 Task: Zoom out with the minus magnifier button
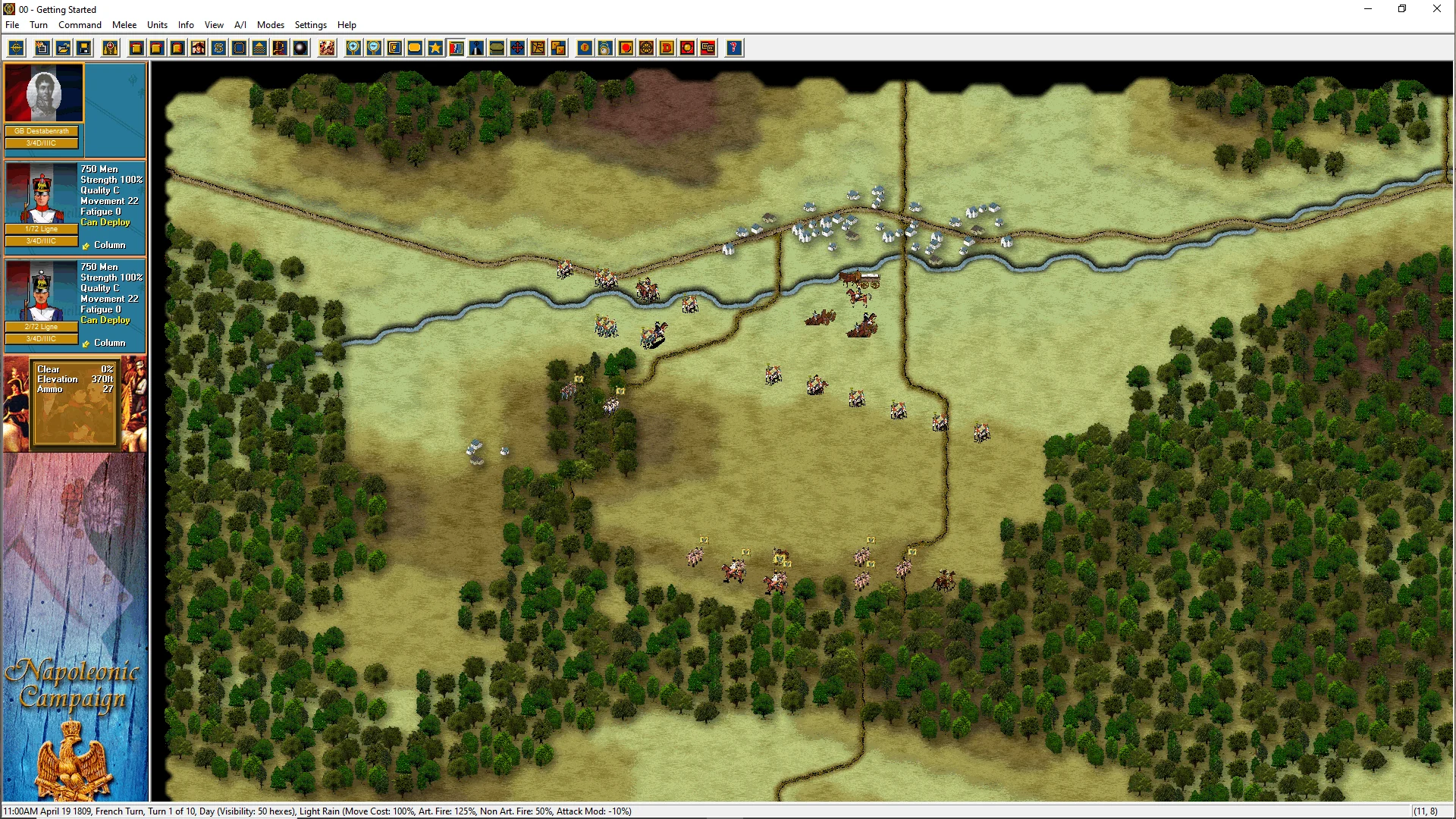coord(374,49)
